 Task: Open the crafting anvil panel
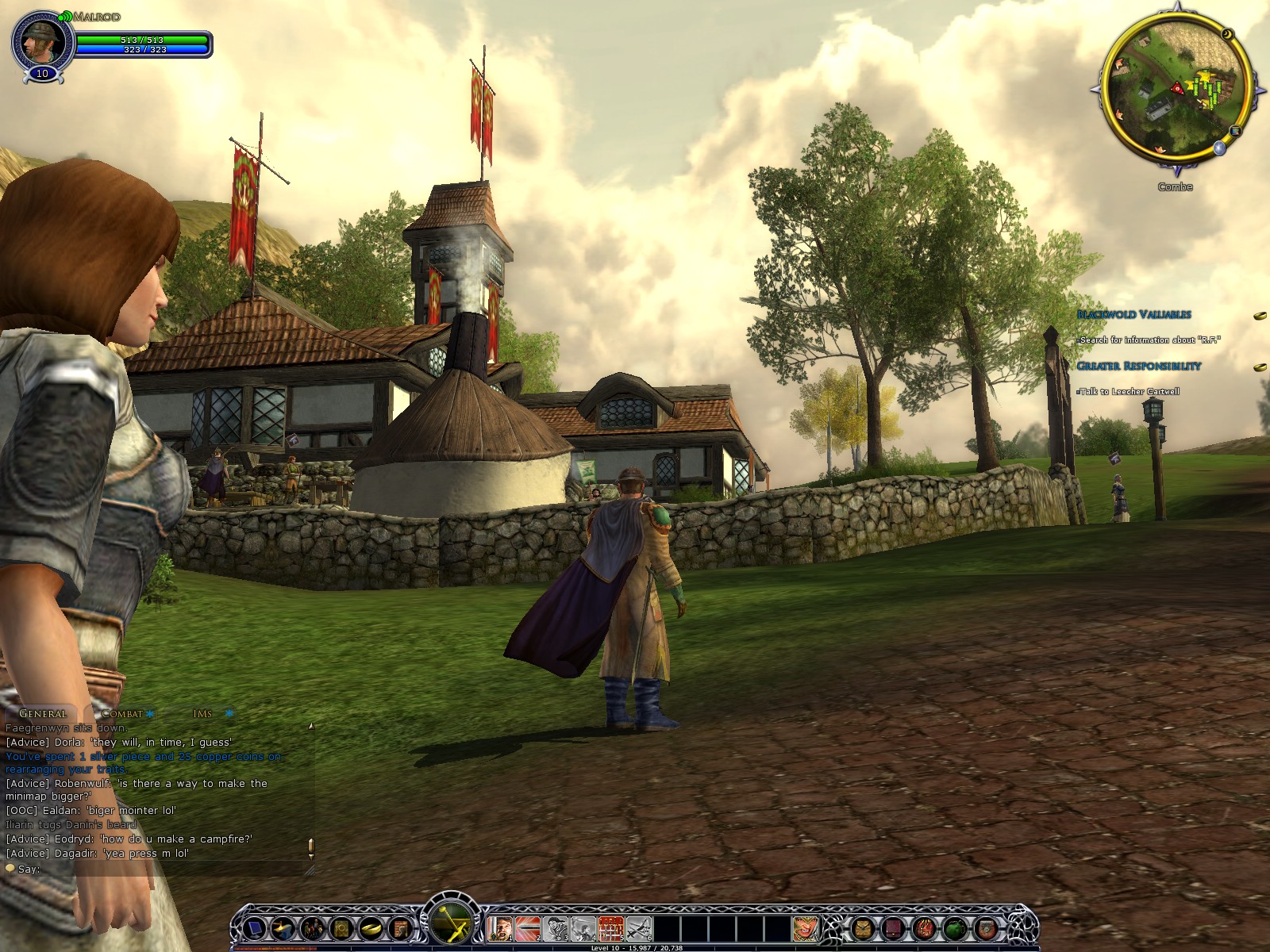284,927
